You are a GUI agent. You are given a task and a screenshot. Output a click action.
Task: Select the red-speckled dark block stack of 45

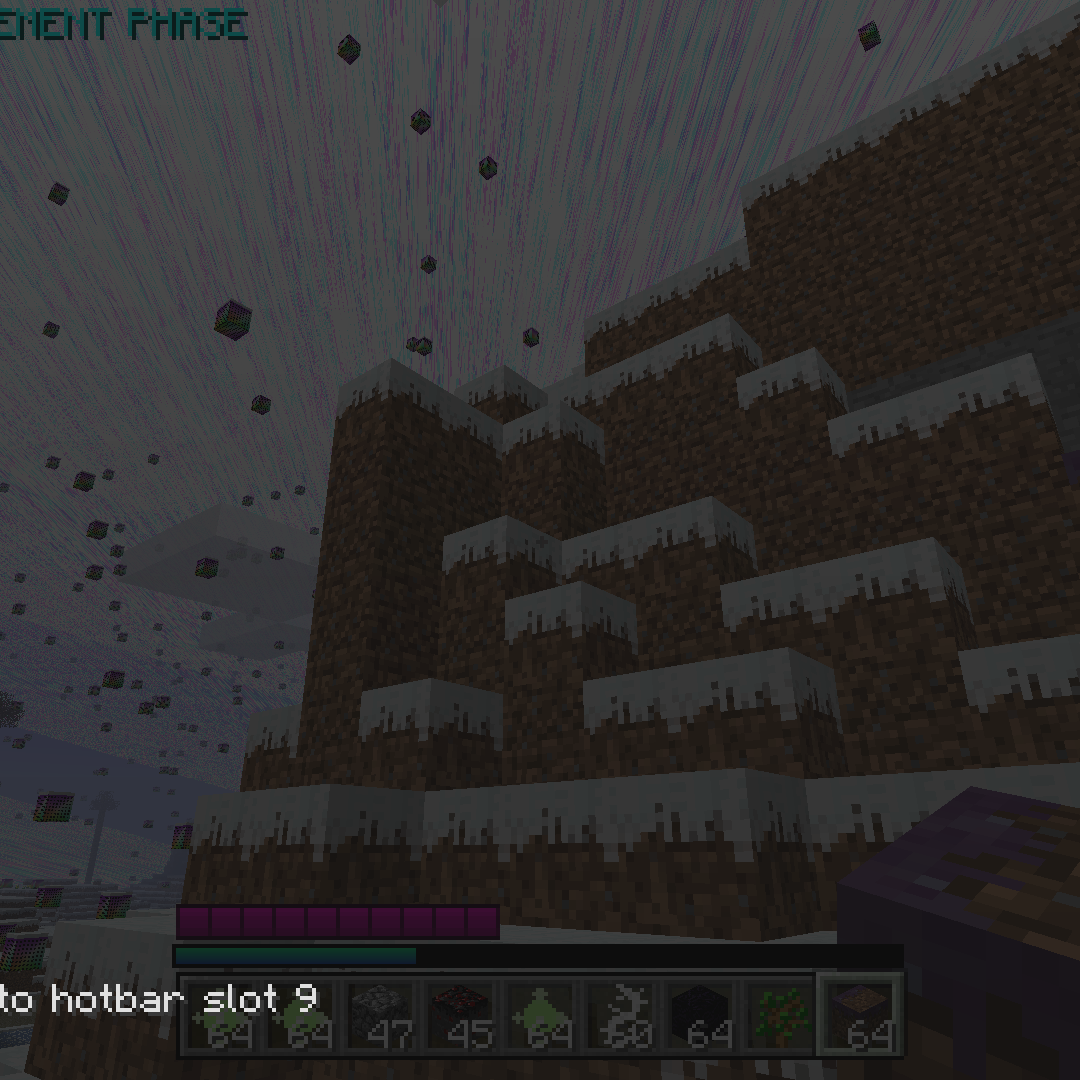coord(459,1014)
